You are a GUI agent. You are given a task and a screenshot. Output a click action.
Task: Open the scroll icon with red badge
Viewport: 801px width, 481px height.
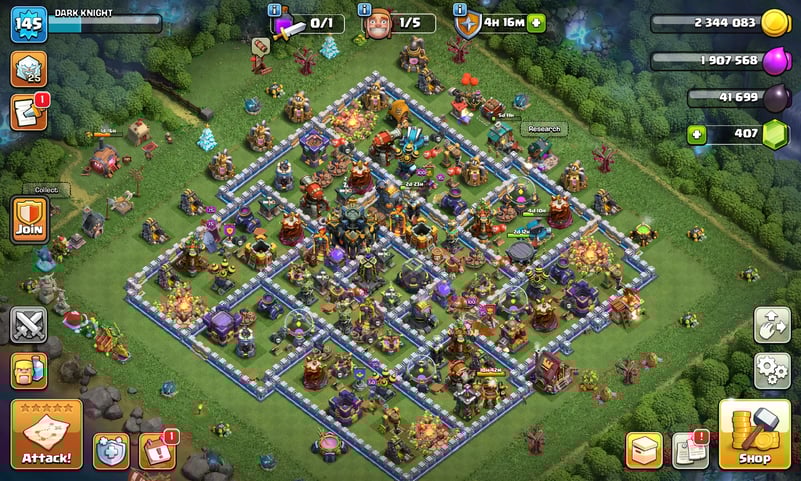pos(29,111)
